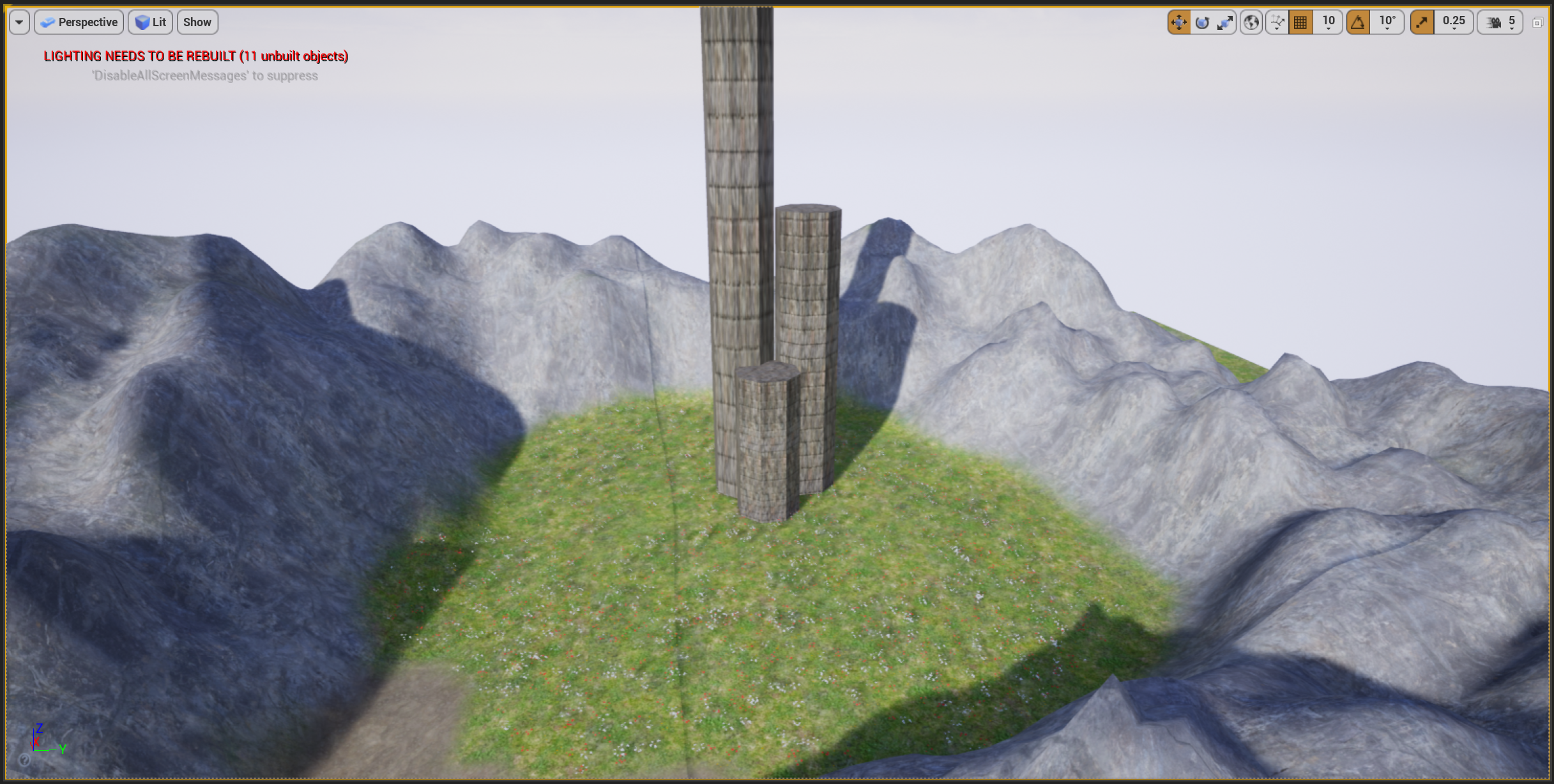
Task: Click the help icon at bottom left
Action: click(x=24, y=761)
